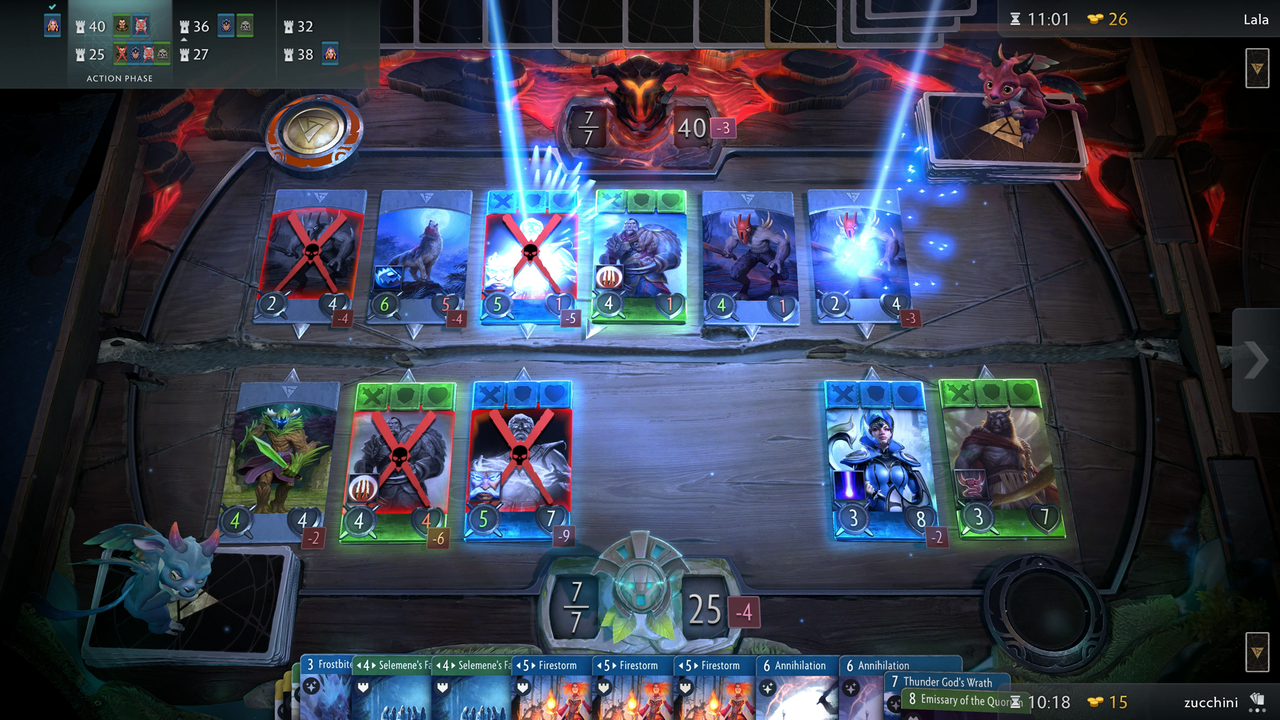Click the opponent name Lala
Viewport: 1280px width, 720px height.
coord(1256,19)
